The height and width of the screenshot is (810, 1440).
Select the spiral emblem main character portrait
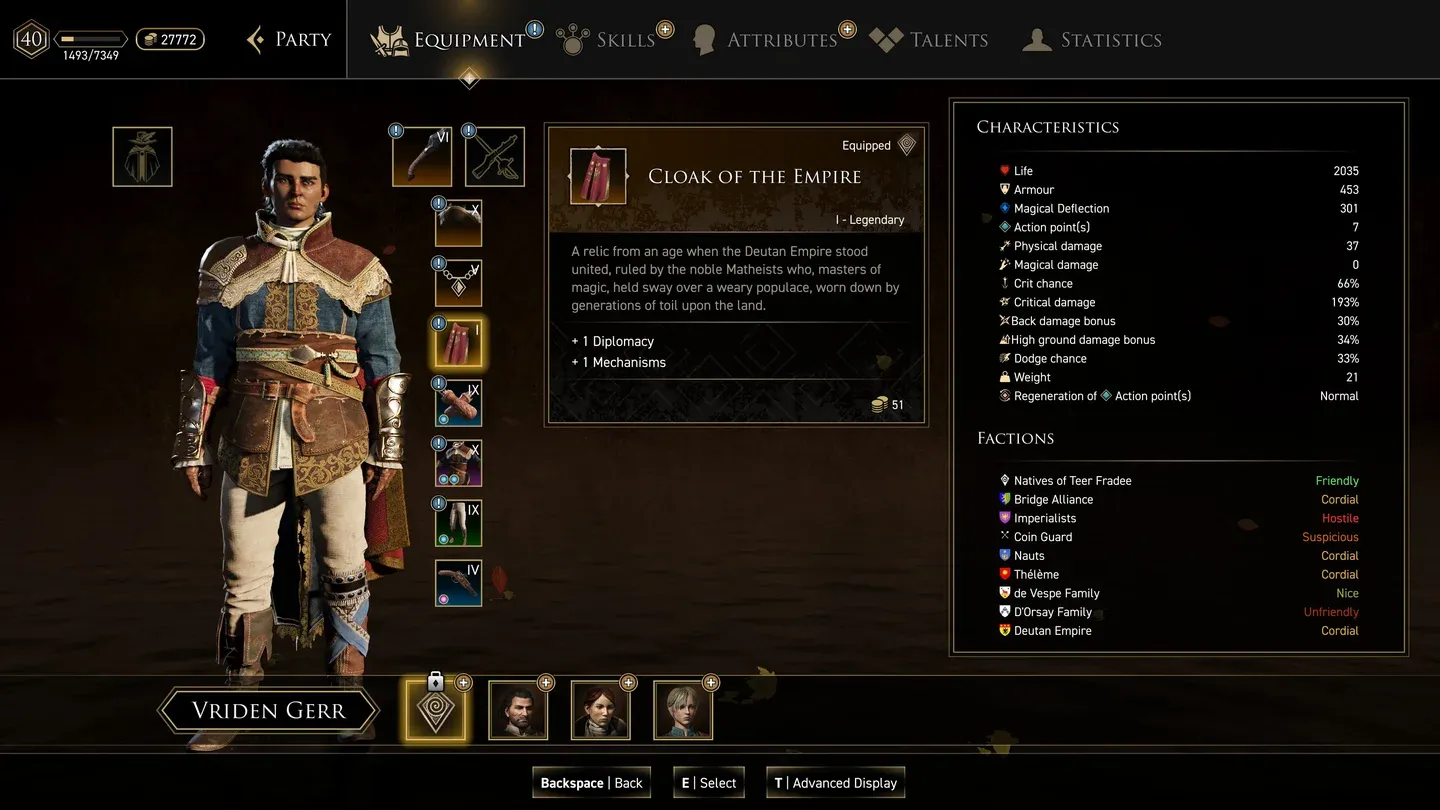coord(435,710)
